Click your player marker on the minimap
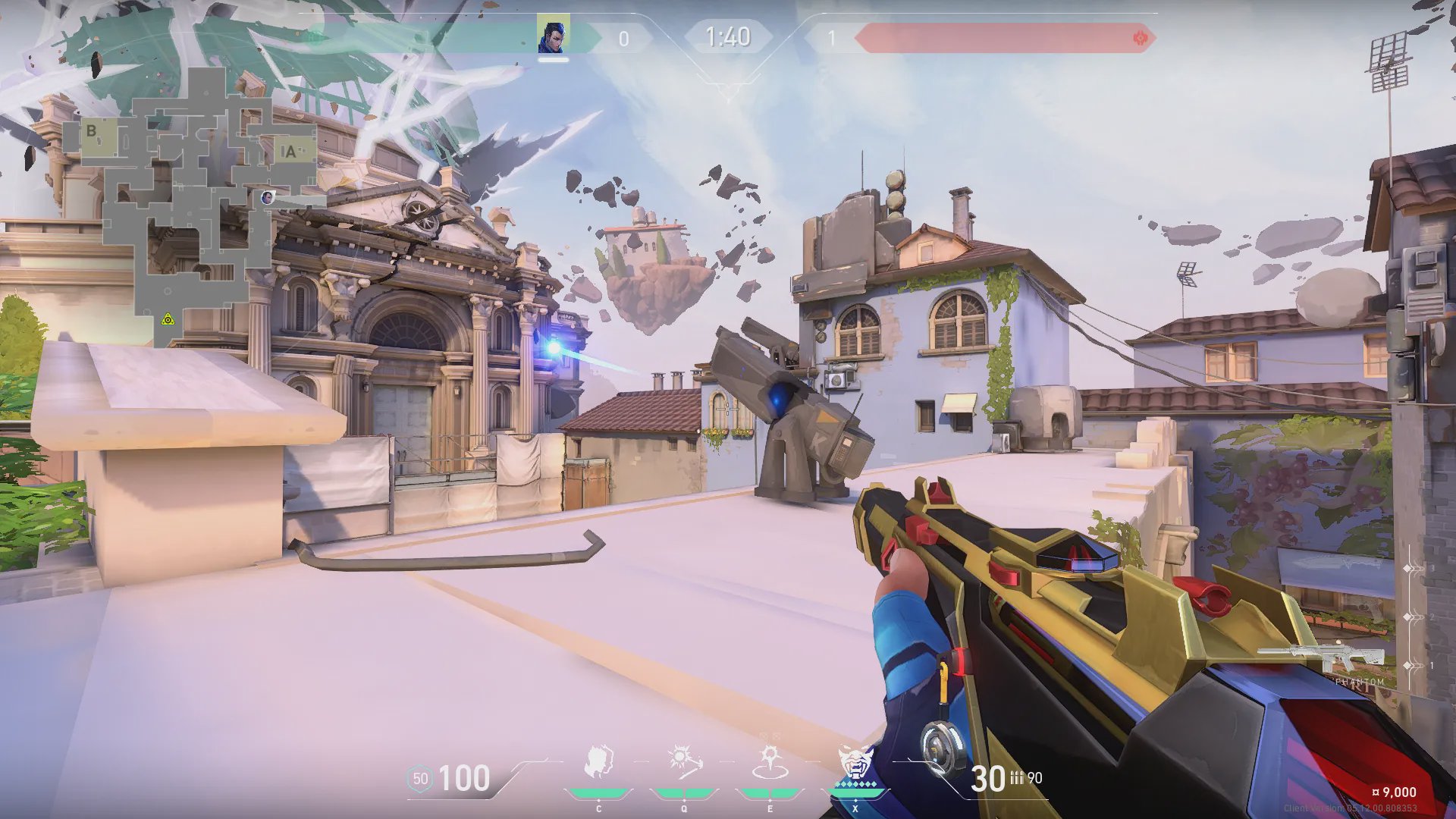Viewport: 1456px width, 819px height. coord(266,198)
